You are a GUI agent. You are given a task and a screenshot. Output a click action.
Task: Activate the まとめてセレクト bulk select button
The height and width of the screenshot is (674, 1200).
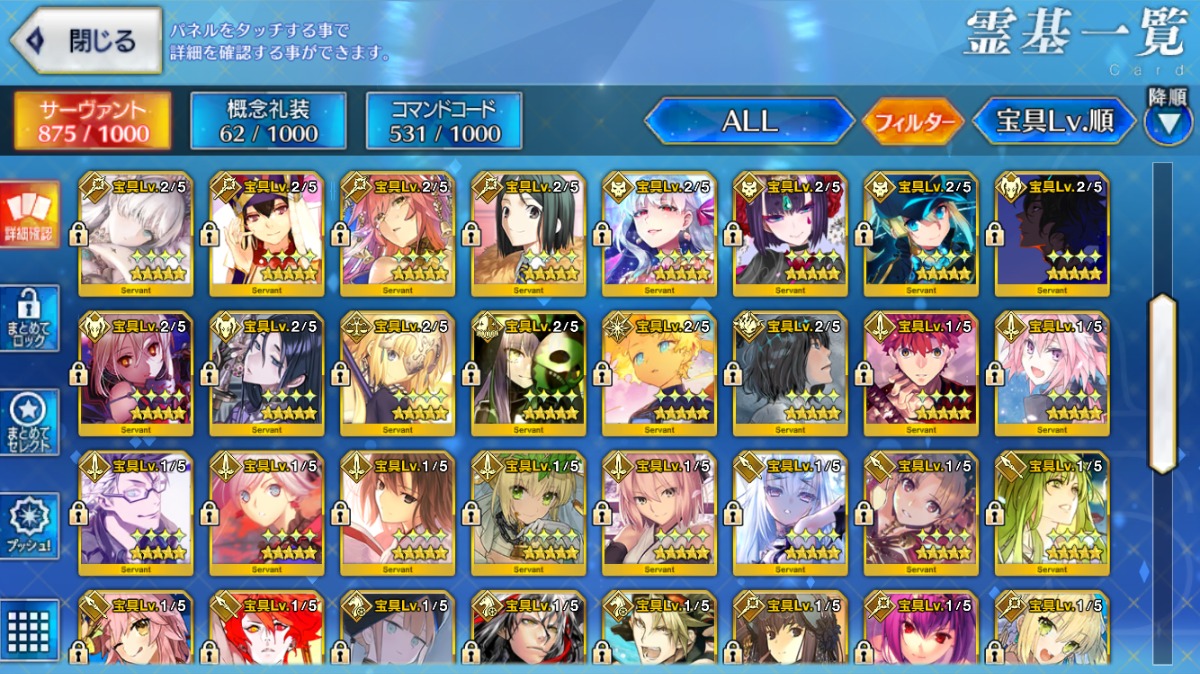(29, 423)
